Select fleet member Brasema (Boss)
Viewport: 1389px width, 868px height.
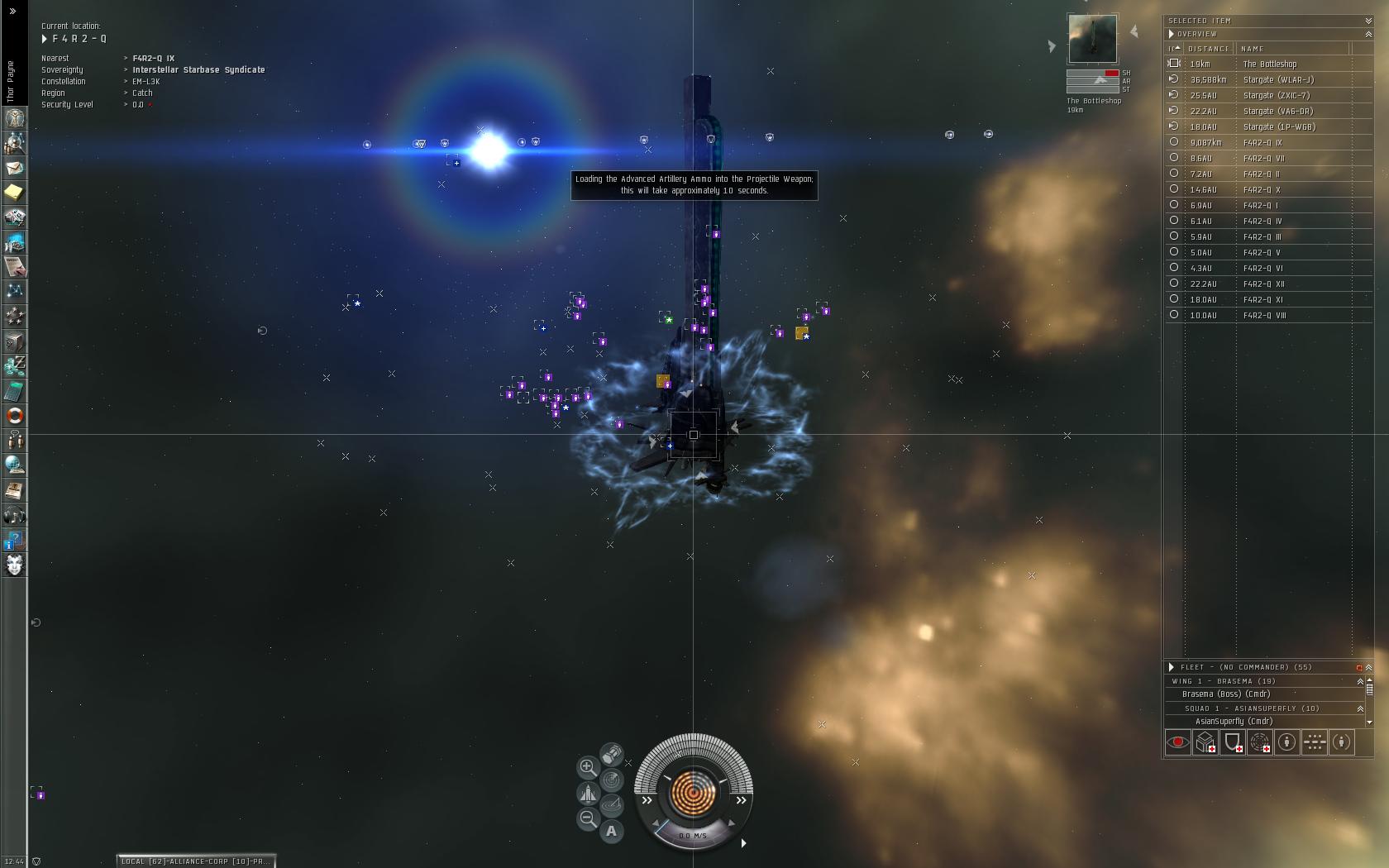pos(1225,694)
